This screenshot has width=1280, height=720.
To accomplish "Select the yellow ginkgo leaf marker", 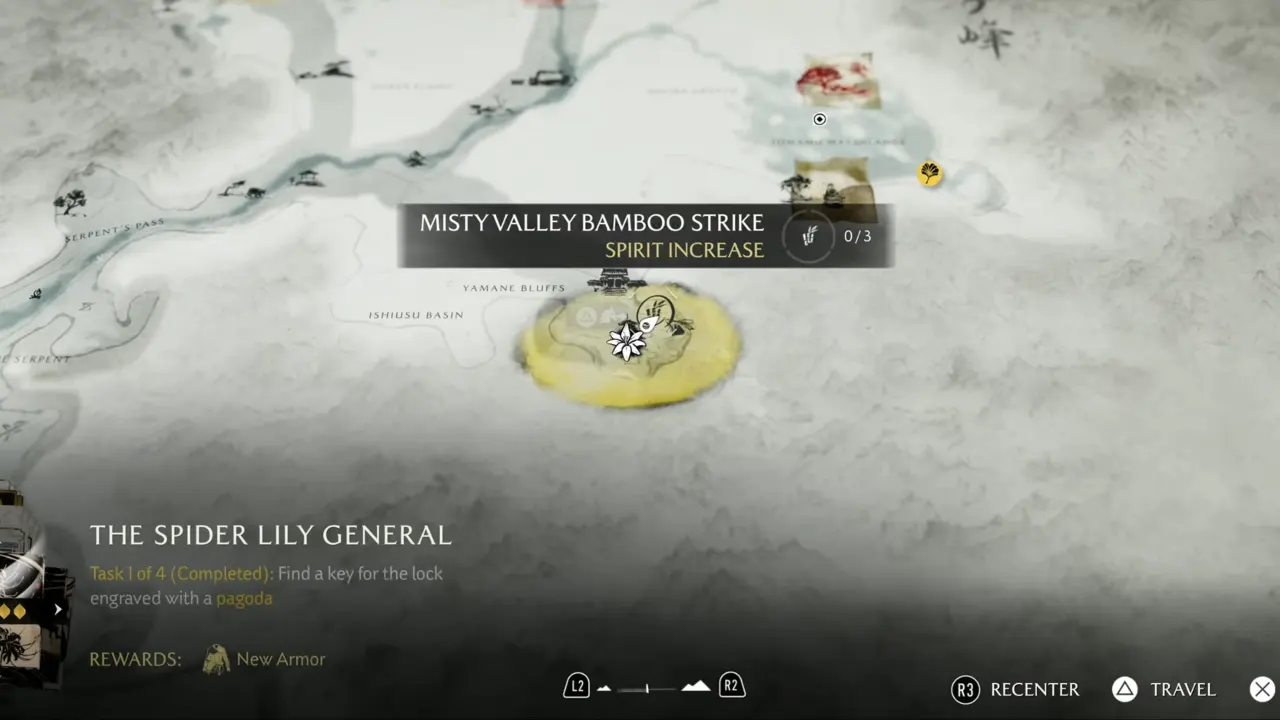I will (x=930, y=174).
